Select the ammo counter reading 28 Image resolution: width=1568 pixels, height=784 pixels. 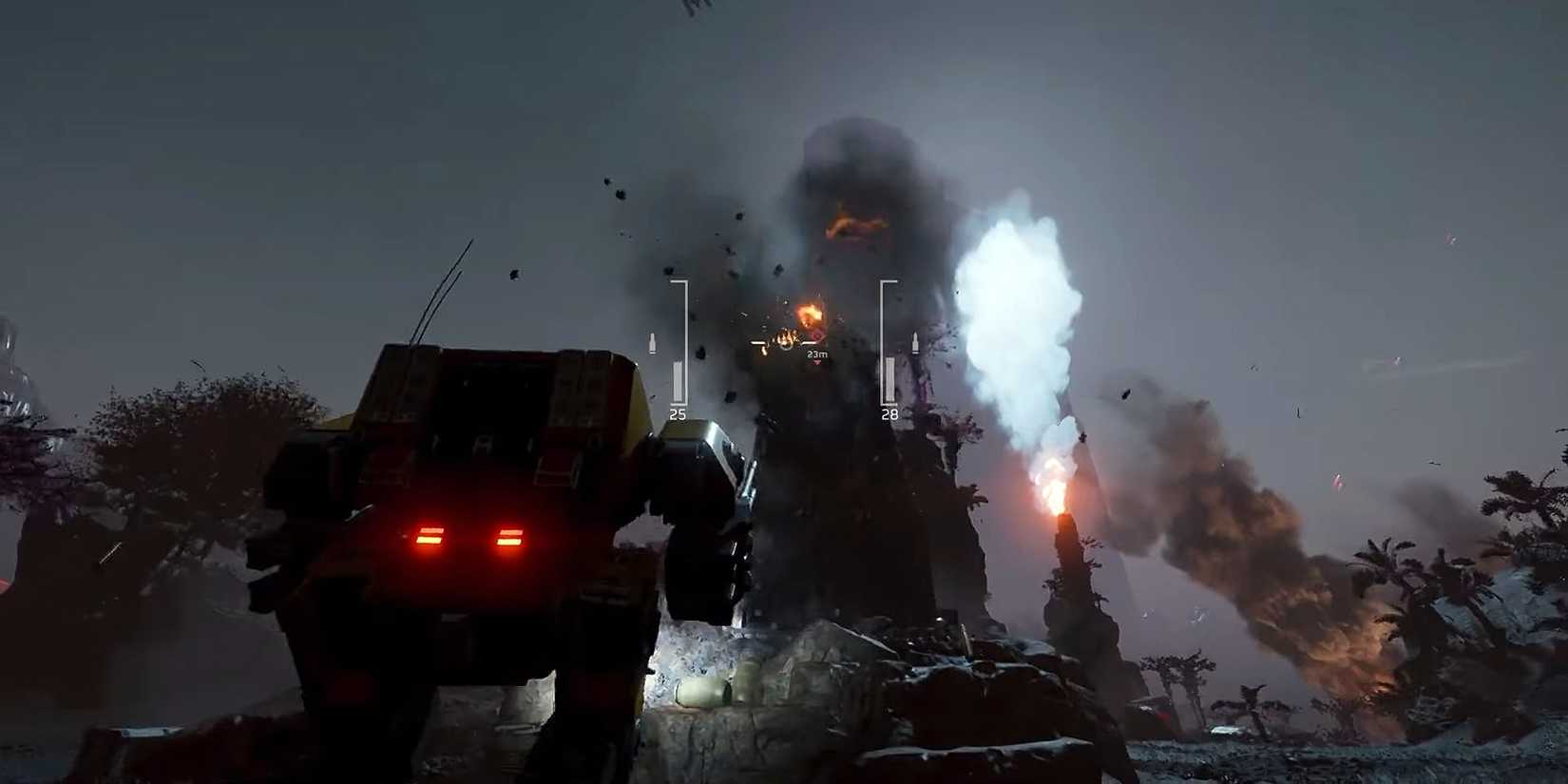[890, 413]
